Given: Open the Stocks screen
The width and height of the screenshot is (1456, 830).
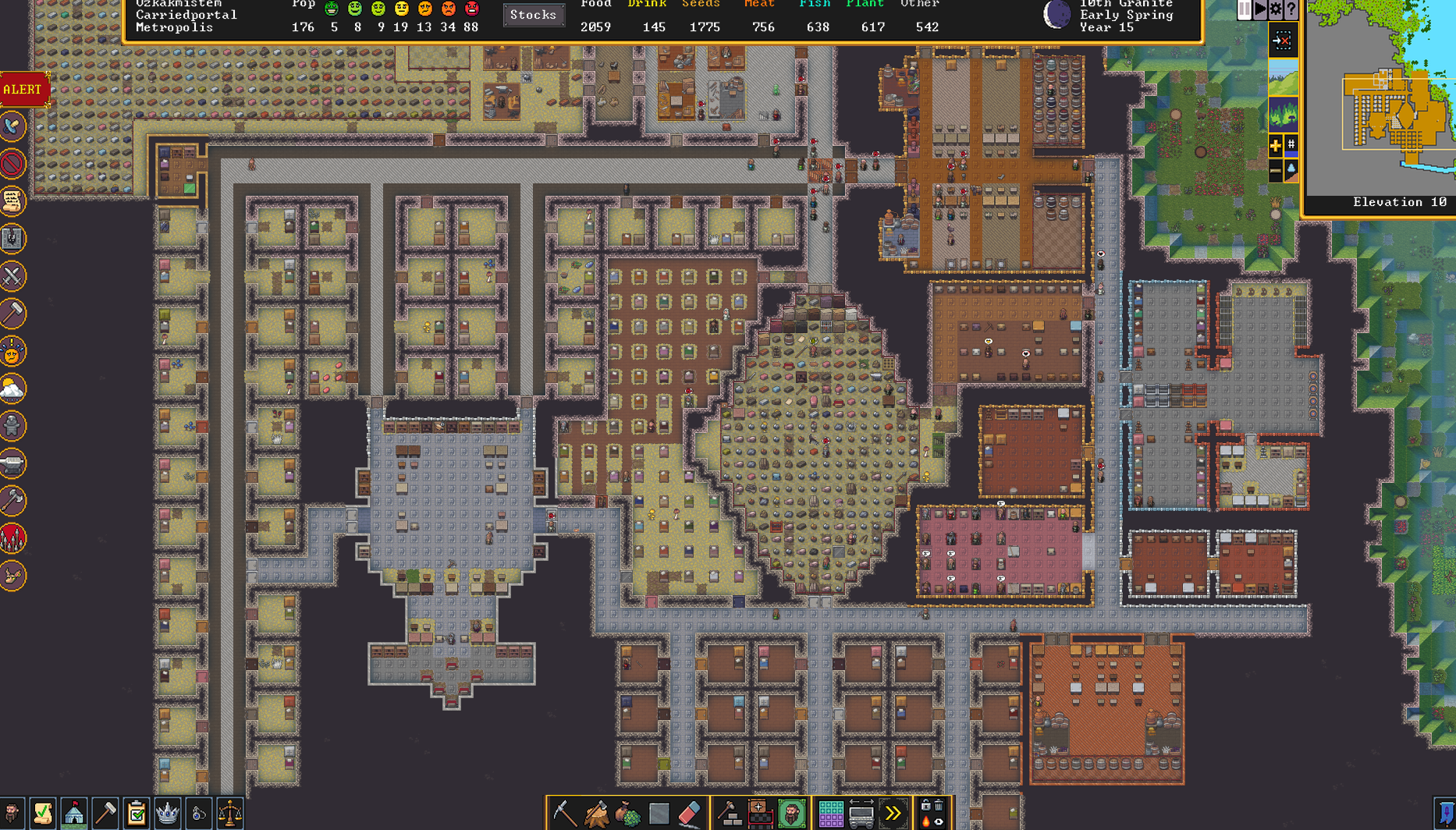Looking at the screenshot, I should coord(534,15).
